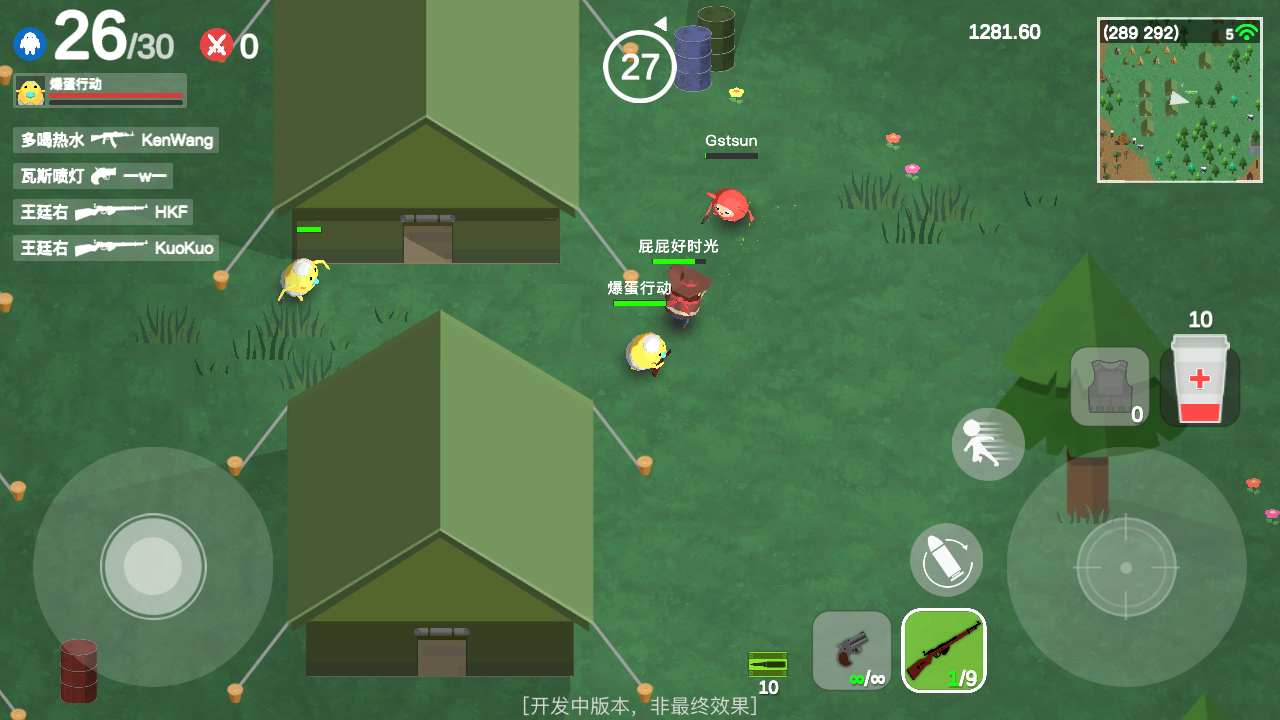Tap the reload bullet button

[x=946, y=560]
